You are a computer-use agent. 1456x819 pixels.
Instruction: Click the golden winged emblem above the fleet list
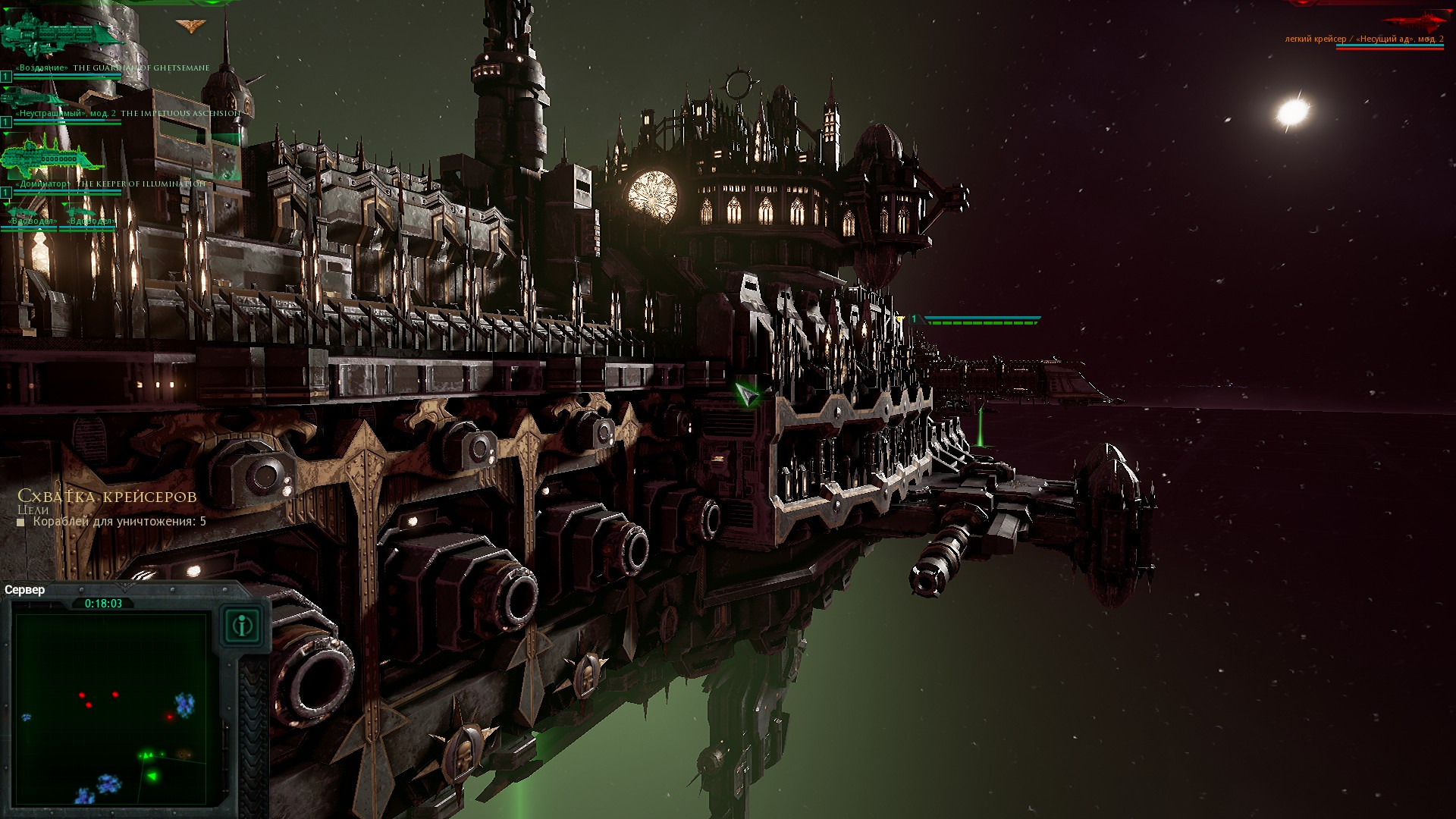coord(190,27)
